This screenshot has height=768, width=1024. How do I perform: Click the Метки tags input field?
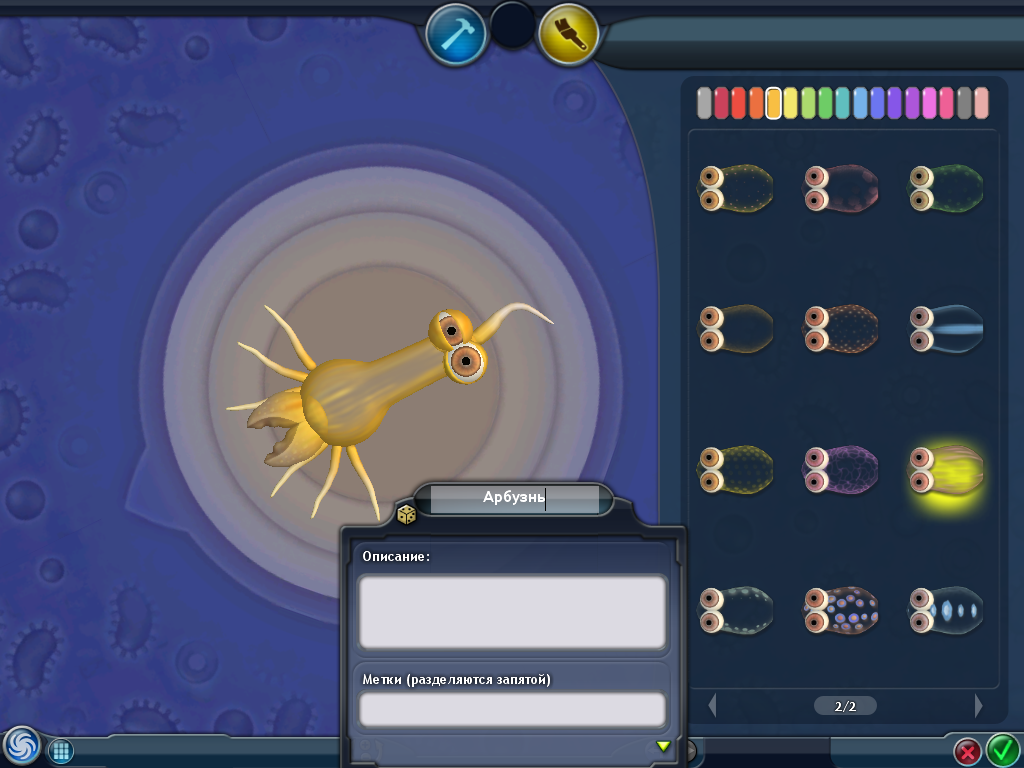(512, 709)
